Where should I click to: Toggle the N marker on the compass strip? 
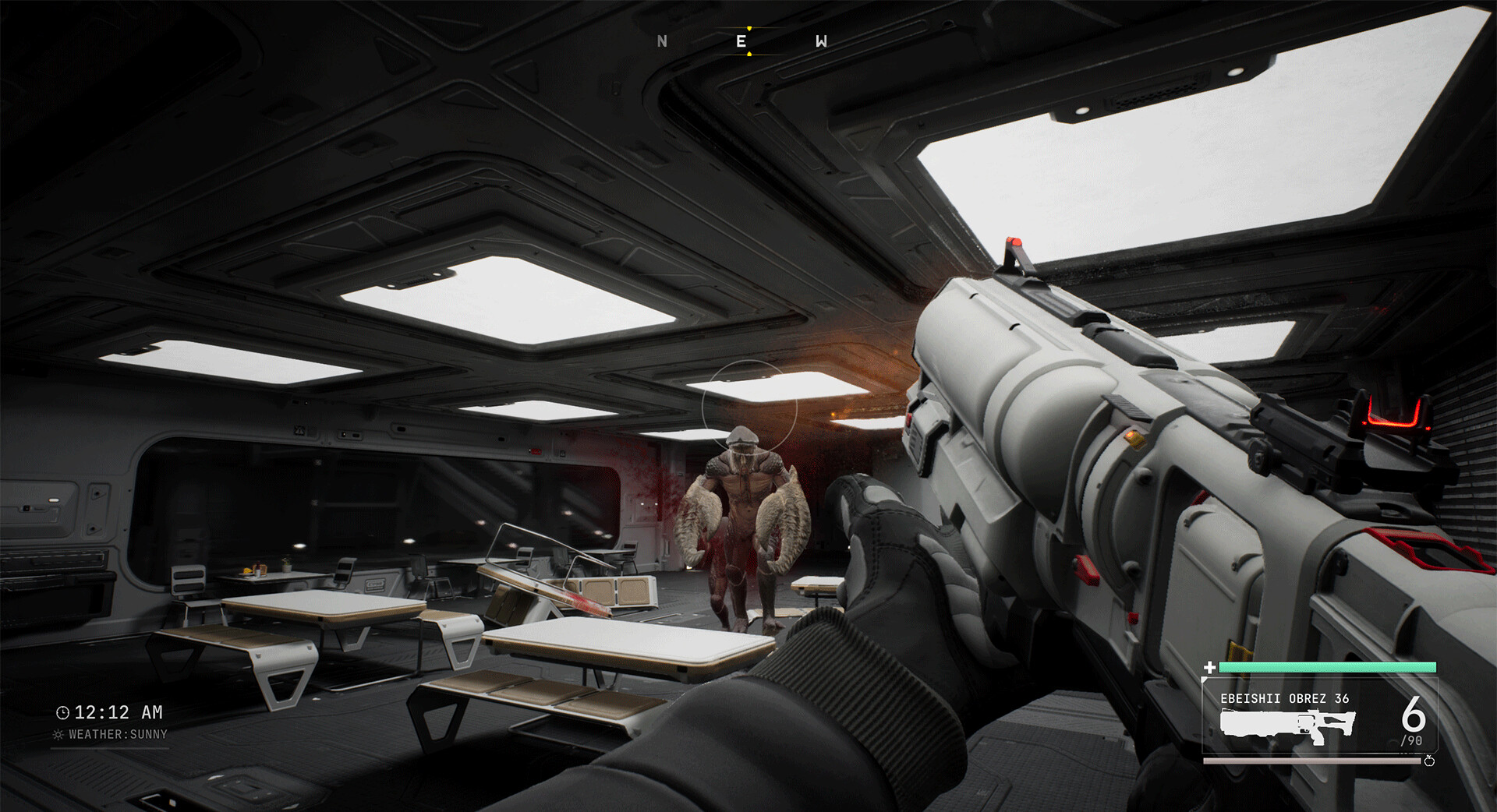click(664, 39)
